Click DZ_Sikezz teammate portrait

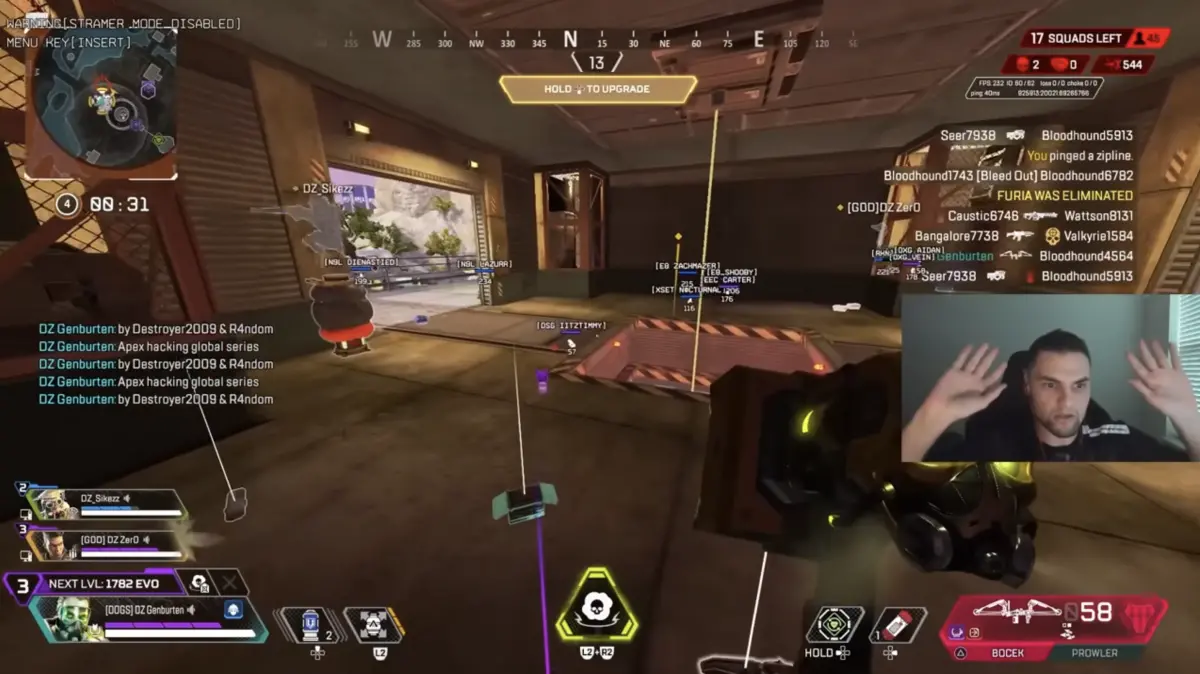pyautogui.click(x=51, y=503)
